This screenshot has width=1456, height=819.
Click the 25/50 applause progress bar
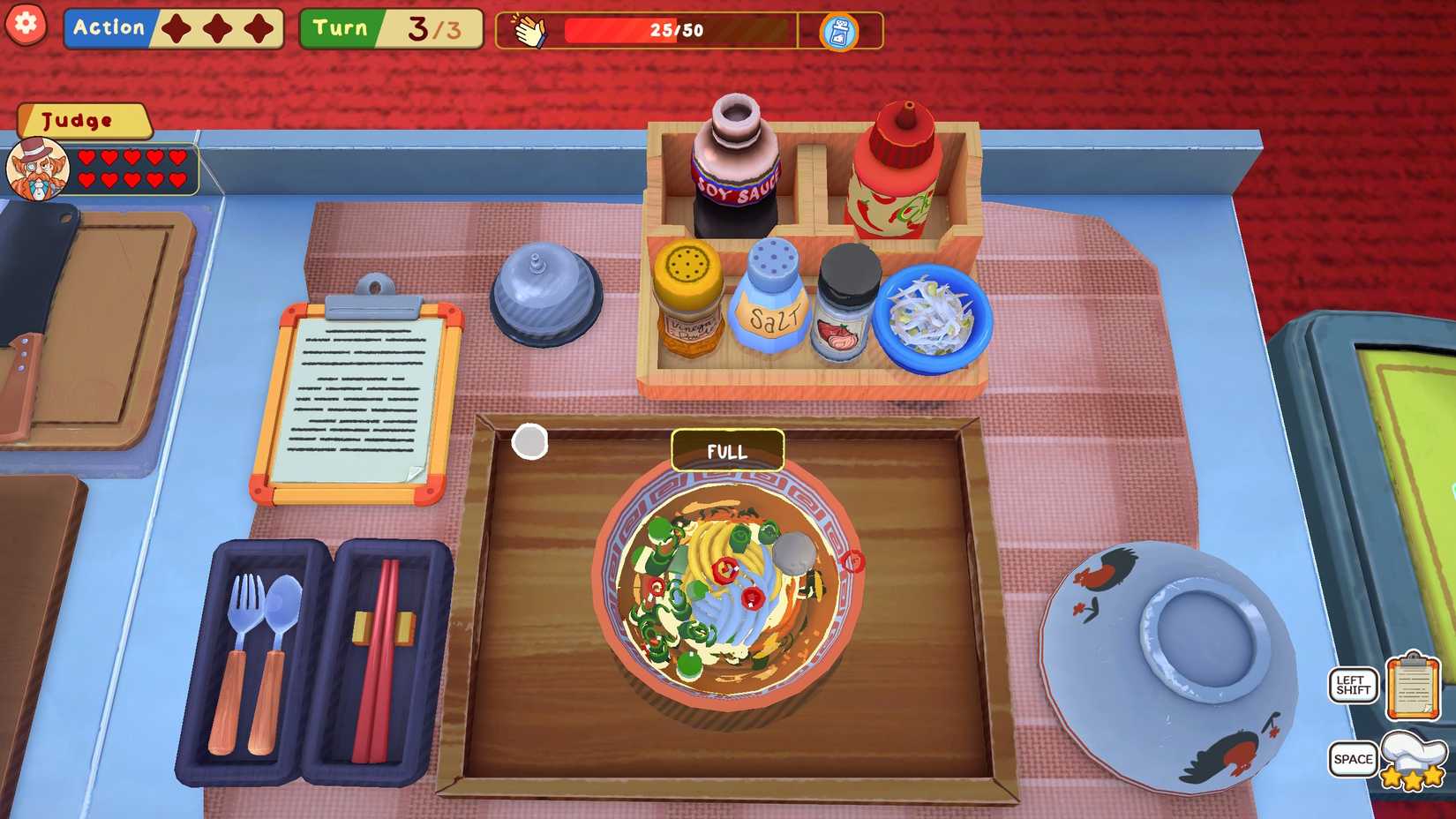click(x=675, y=31)
